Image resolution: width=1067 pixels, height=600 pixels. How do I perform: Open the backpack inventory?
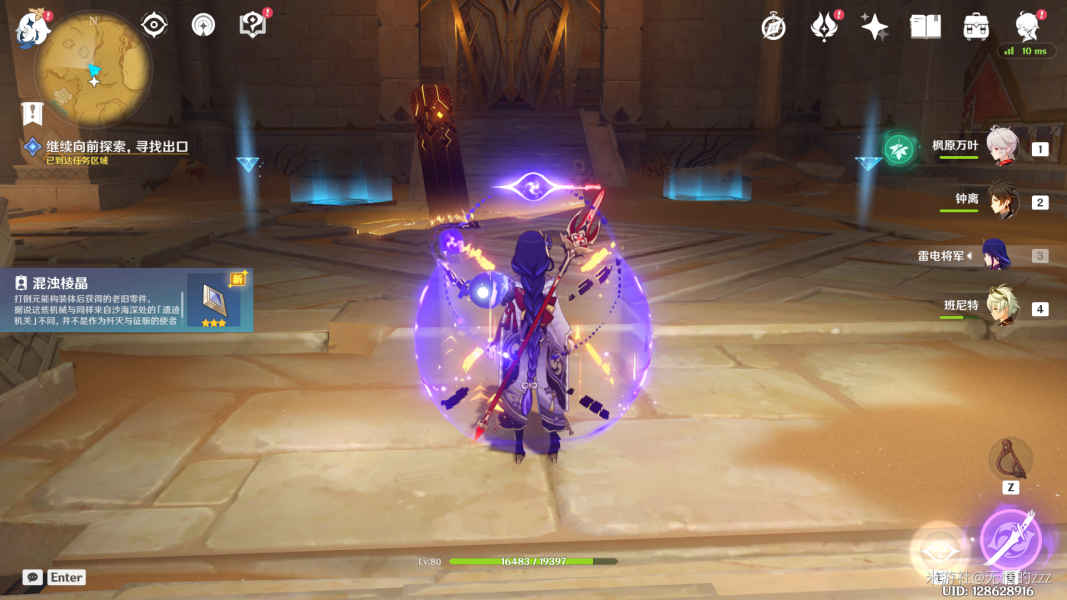pyautogui.click(x=976, y=27)
